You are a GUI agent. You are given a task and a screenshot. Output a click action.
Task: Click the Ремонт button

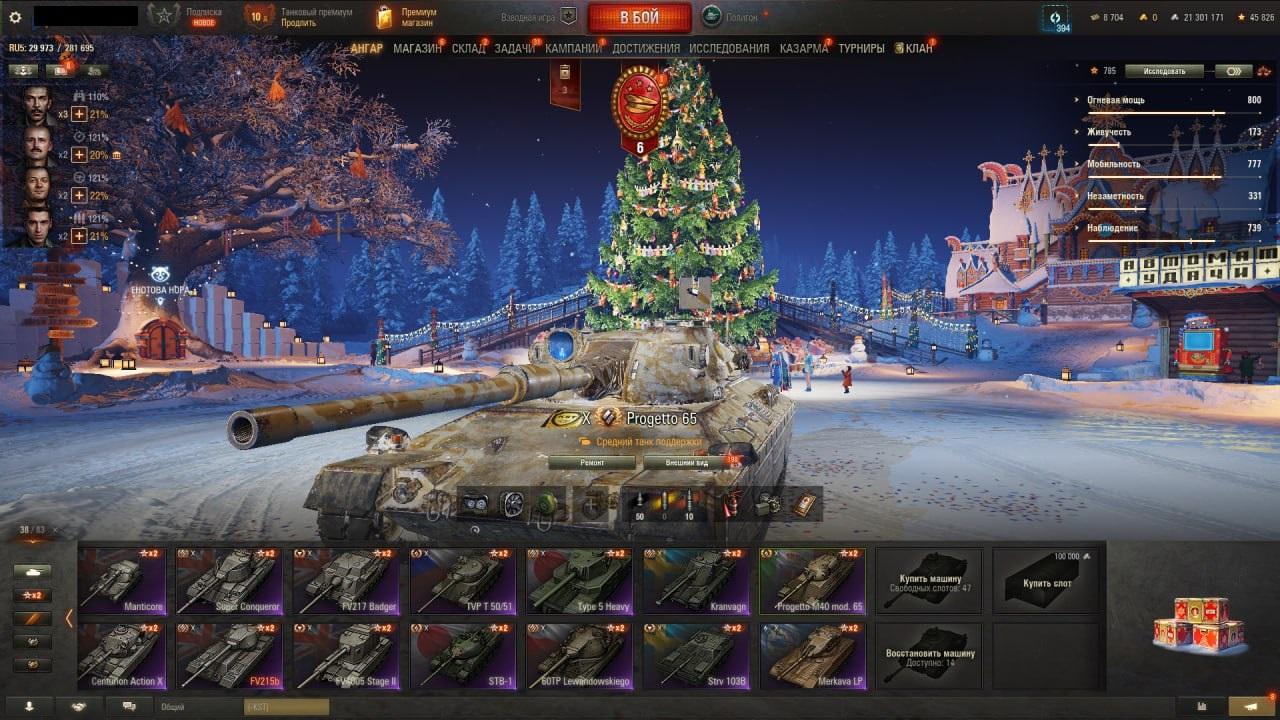pos(592,463)
